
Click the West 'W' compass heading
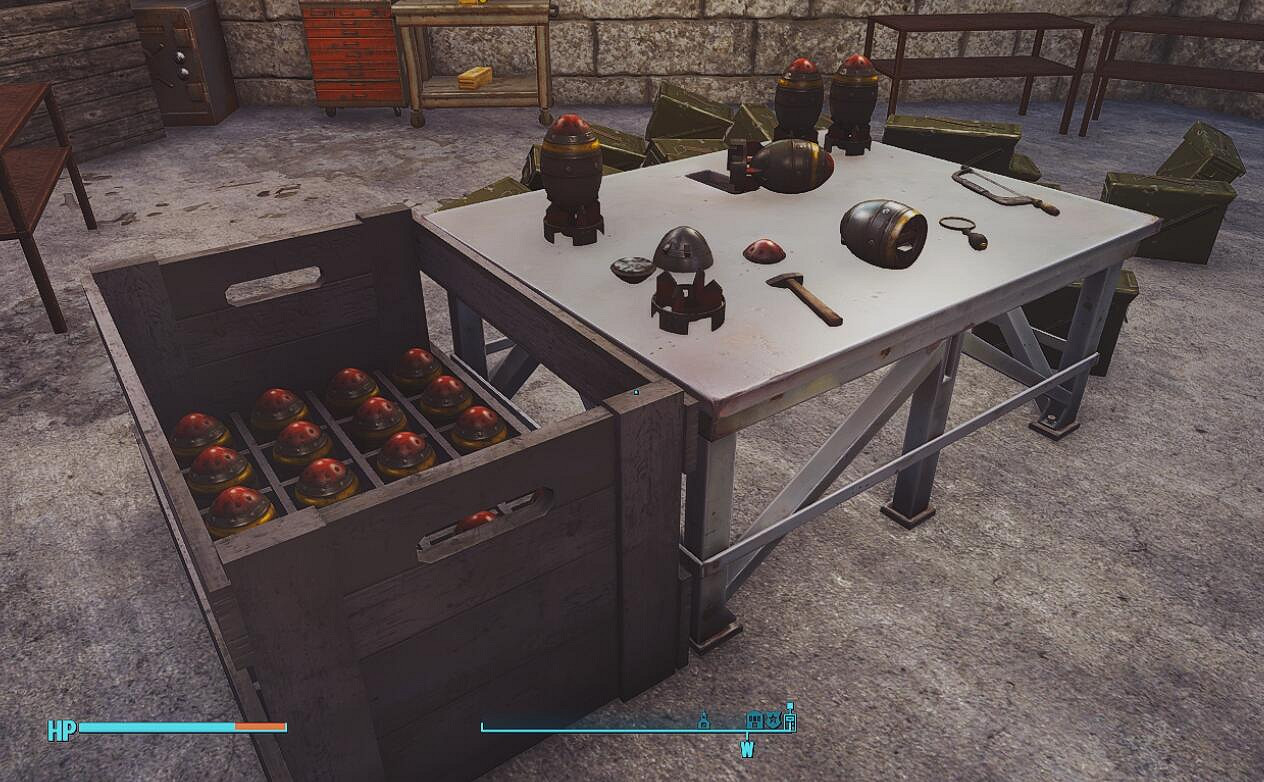[x=747, y=749]
